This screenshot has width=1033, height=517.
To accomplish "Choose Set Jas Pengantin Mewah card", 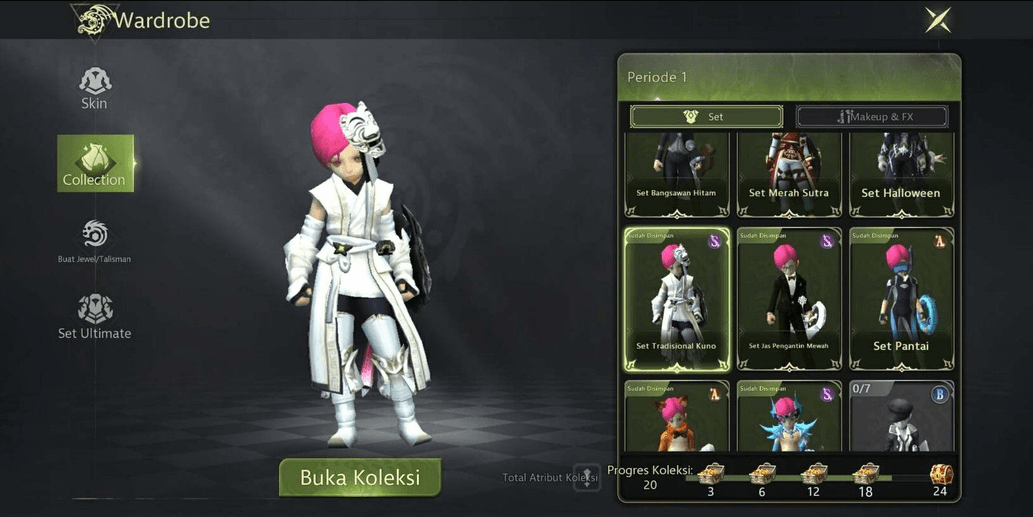I will pos(788,299).
